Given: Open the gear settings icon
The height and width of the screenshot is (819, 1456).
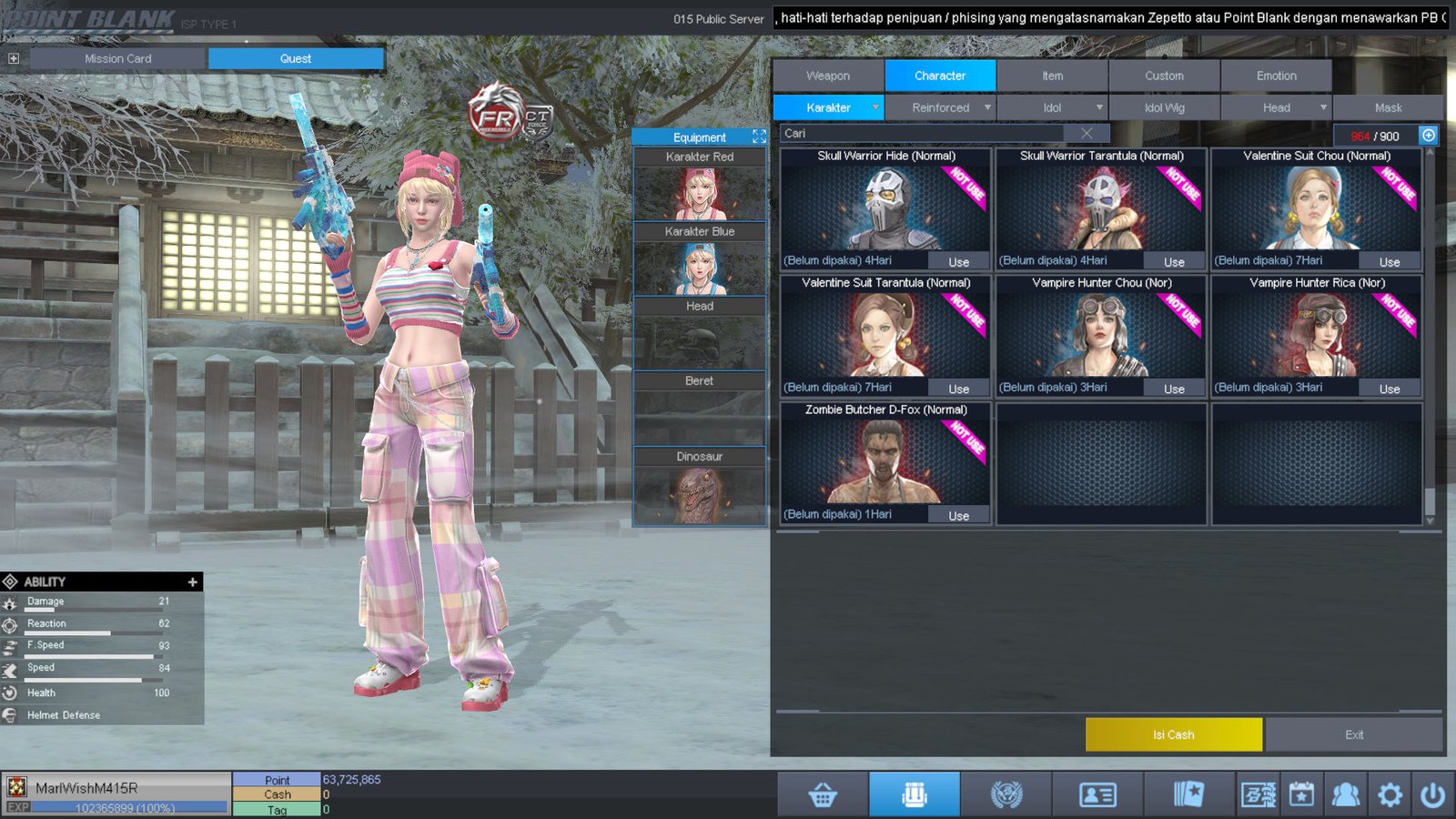Looking at the screenshot, I should pos(1390,795).
